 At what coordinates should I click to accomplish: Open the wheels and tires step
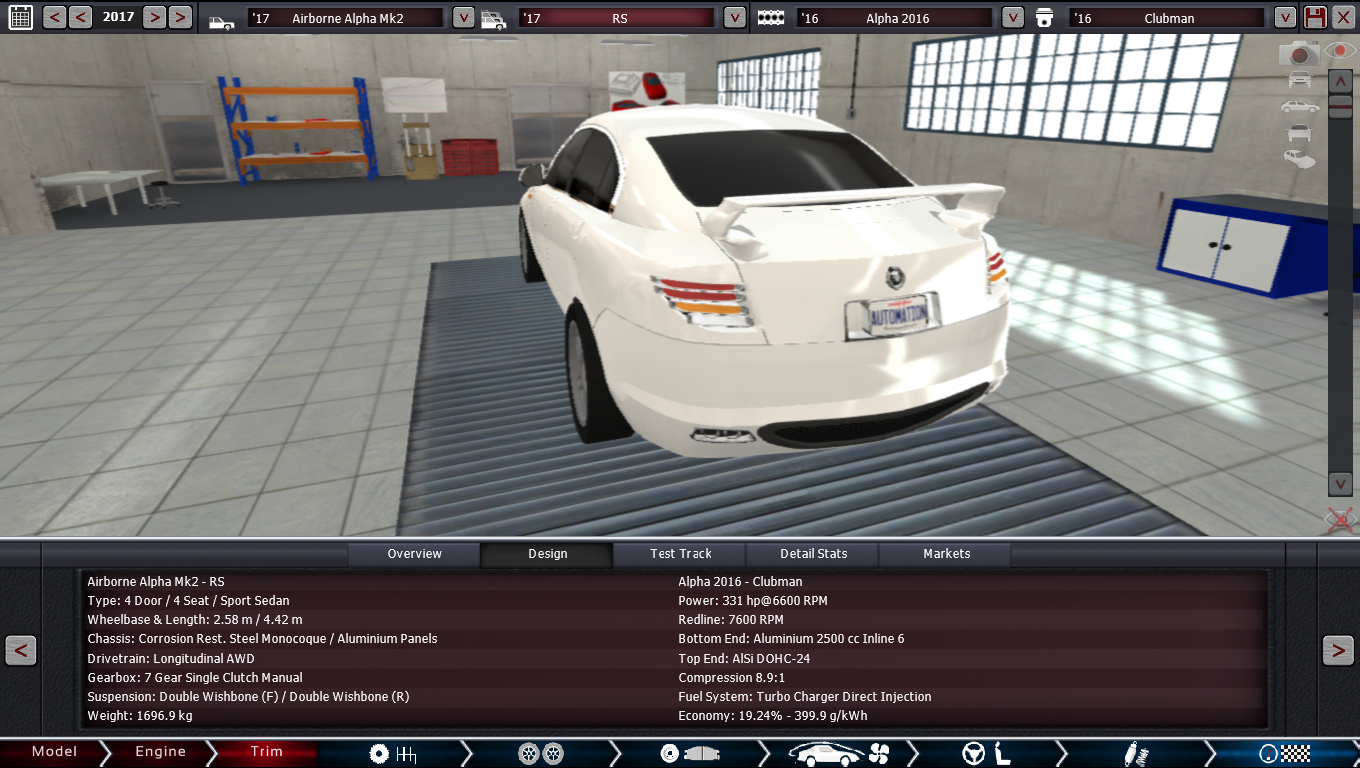click(541, 753)
